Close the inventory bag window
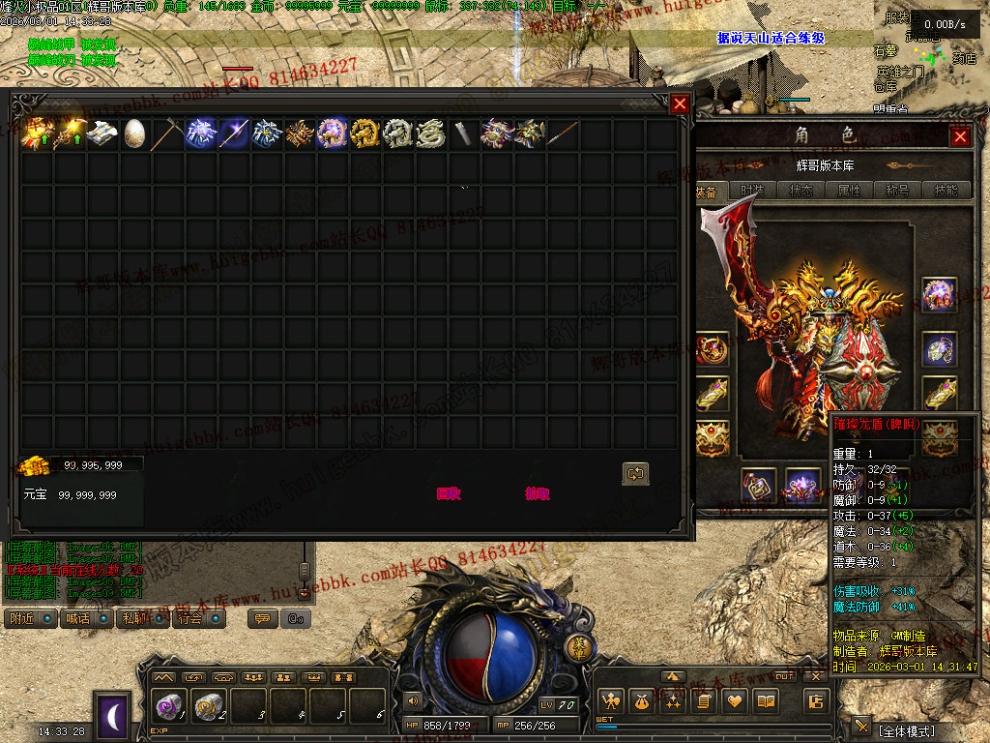 click(x=680, y=104)
